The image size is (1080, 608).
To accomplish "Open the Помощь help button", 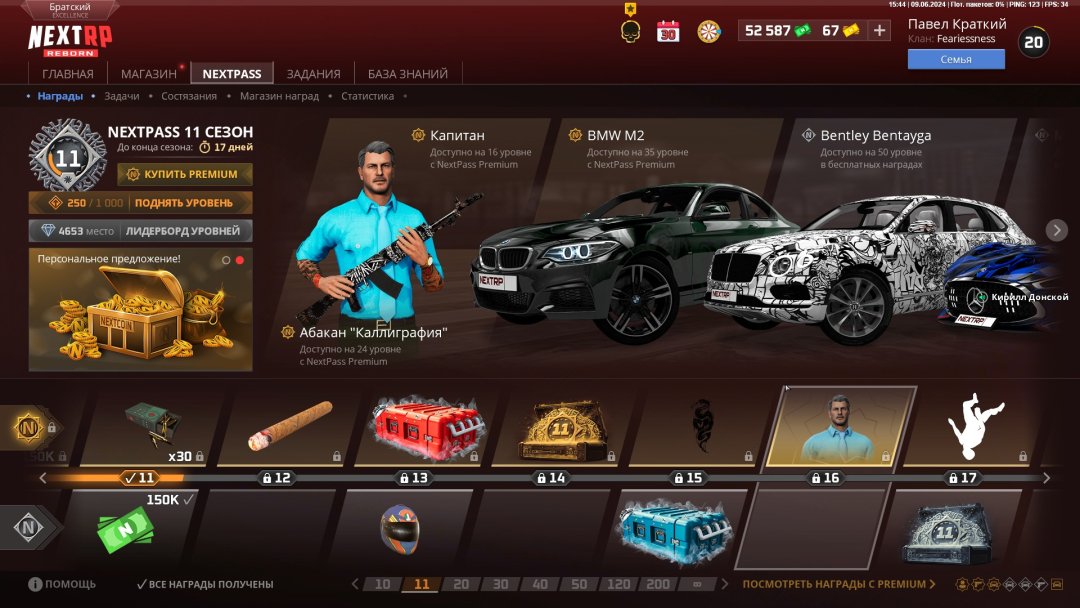I will pos(62,584).
